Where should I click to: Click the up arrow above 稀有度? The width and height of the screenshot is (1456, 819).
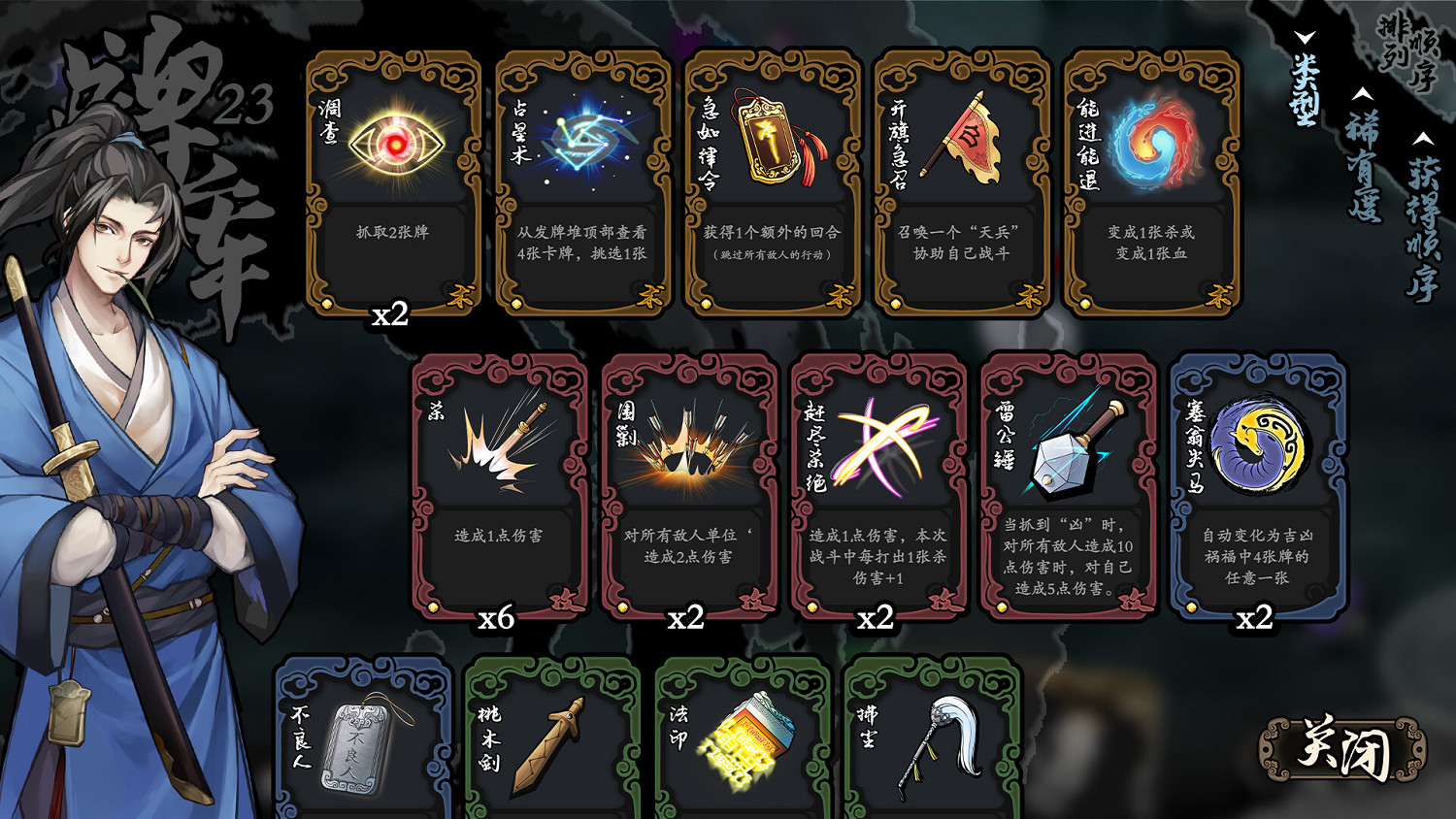[1362, 94]
